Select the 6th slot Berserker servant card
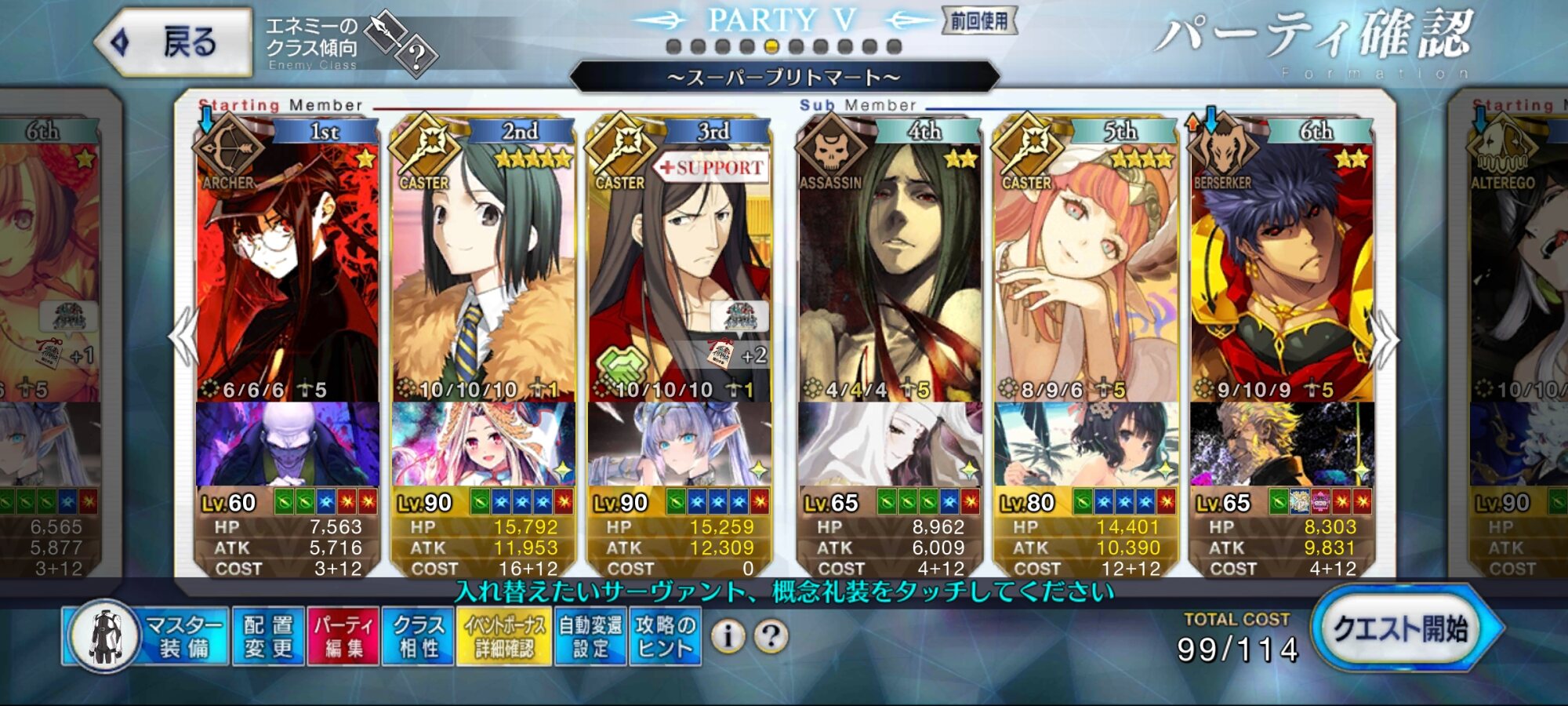Screen dimensions: 1568x706 click(1281, 267)
